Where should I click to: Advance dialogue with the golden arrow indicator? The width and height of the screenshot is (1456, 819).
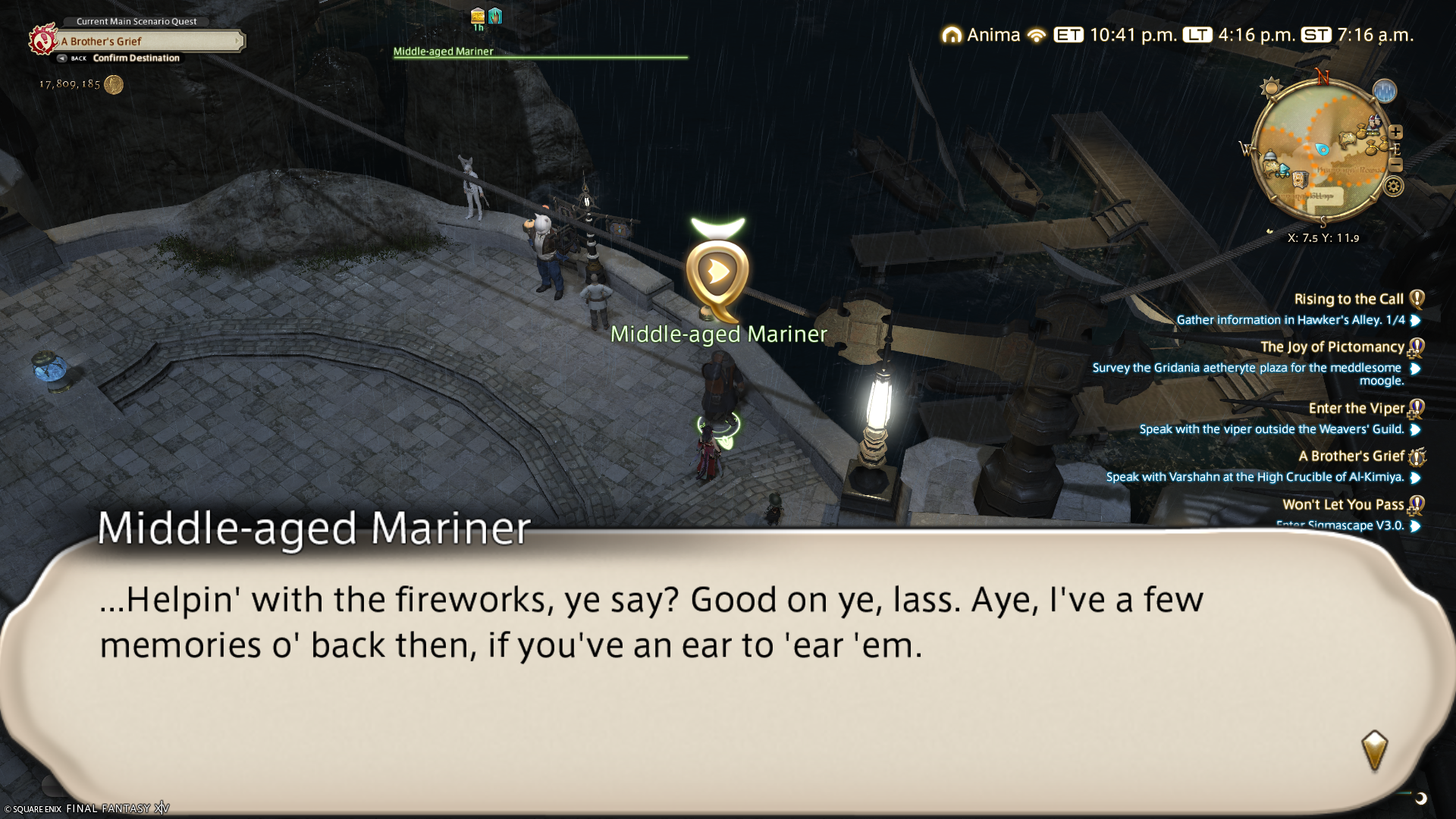pos(1374,750)
